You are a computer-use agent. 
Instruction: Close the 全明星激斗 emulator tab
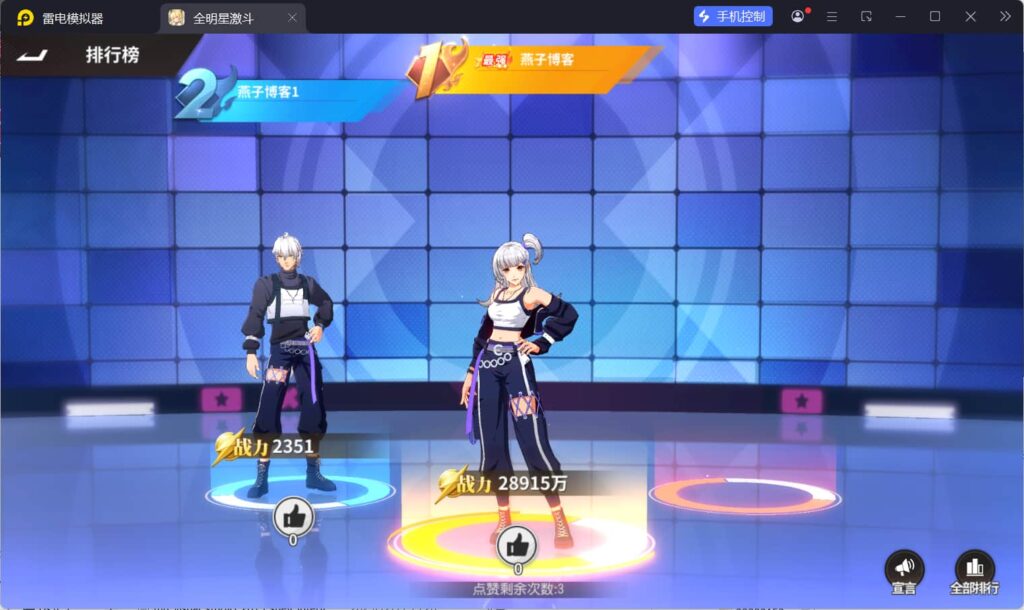point(292,17)
